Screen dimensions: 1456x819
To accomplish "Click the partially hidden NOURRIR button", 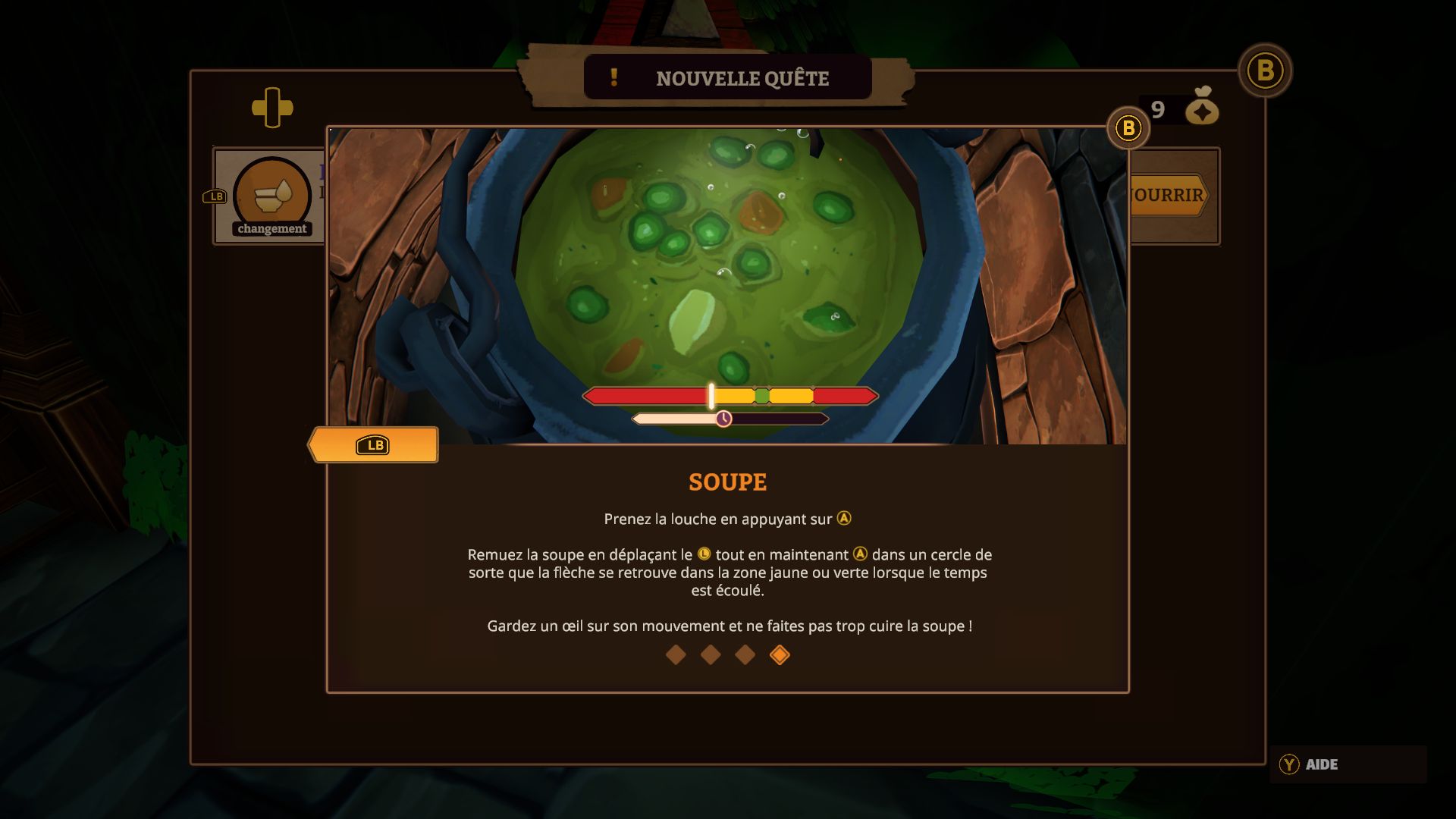I will coord(1168,196).
